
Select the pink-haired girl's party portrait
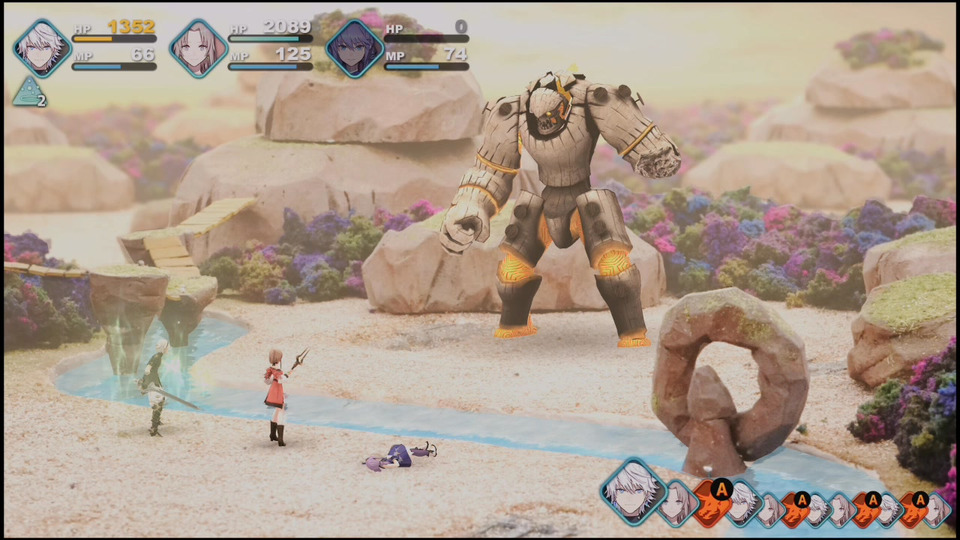click(x=198, y=48)
